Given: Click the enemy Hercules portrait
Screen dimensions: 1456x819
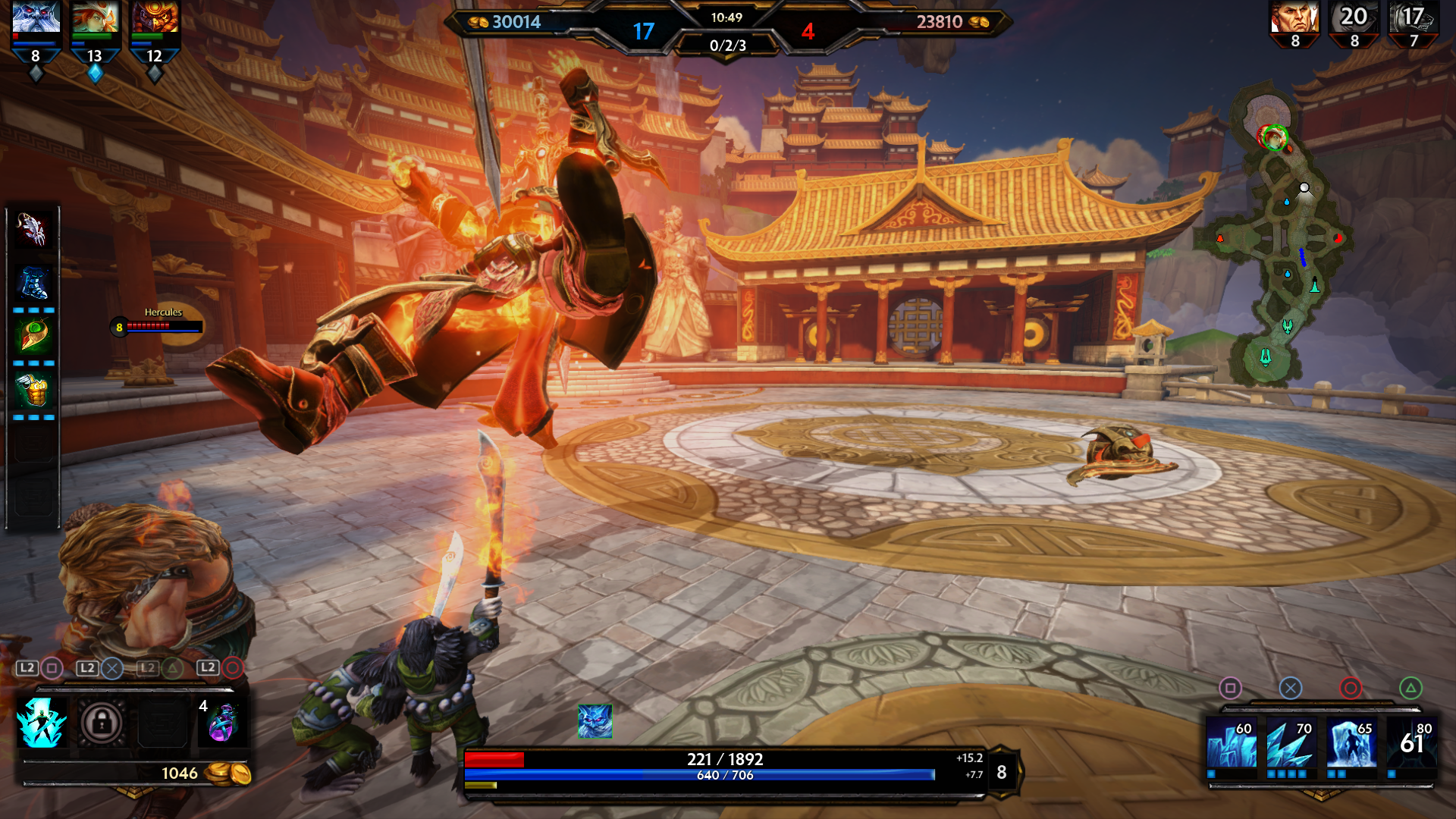Looking at the screenshot, I should pyautogui.click(x=1294, y=17).
